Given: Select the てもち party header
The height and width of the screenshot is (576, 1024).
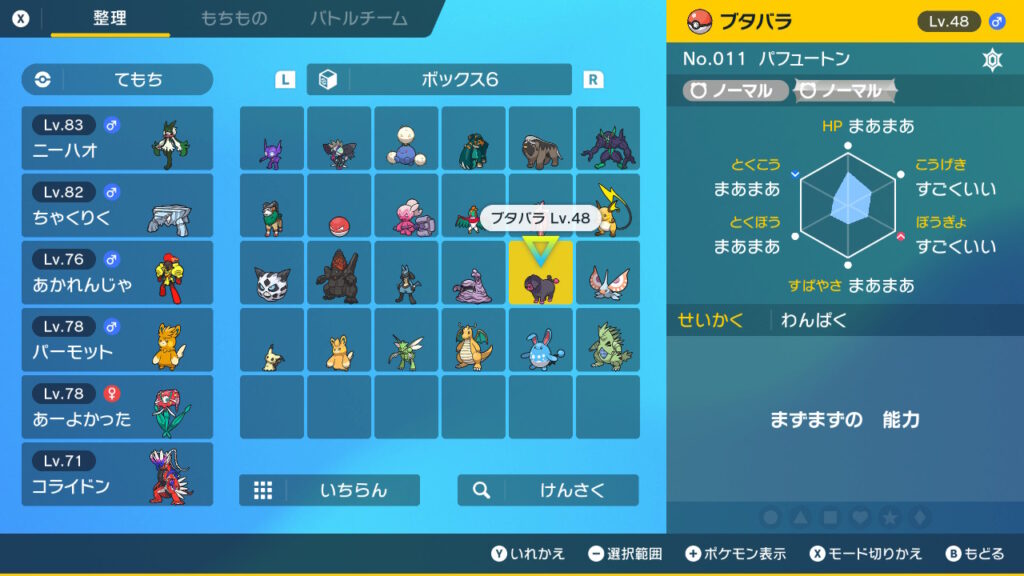Looking at the screenshot, I should [117, 80].
